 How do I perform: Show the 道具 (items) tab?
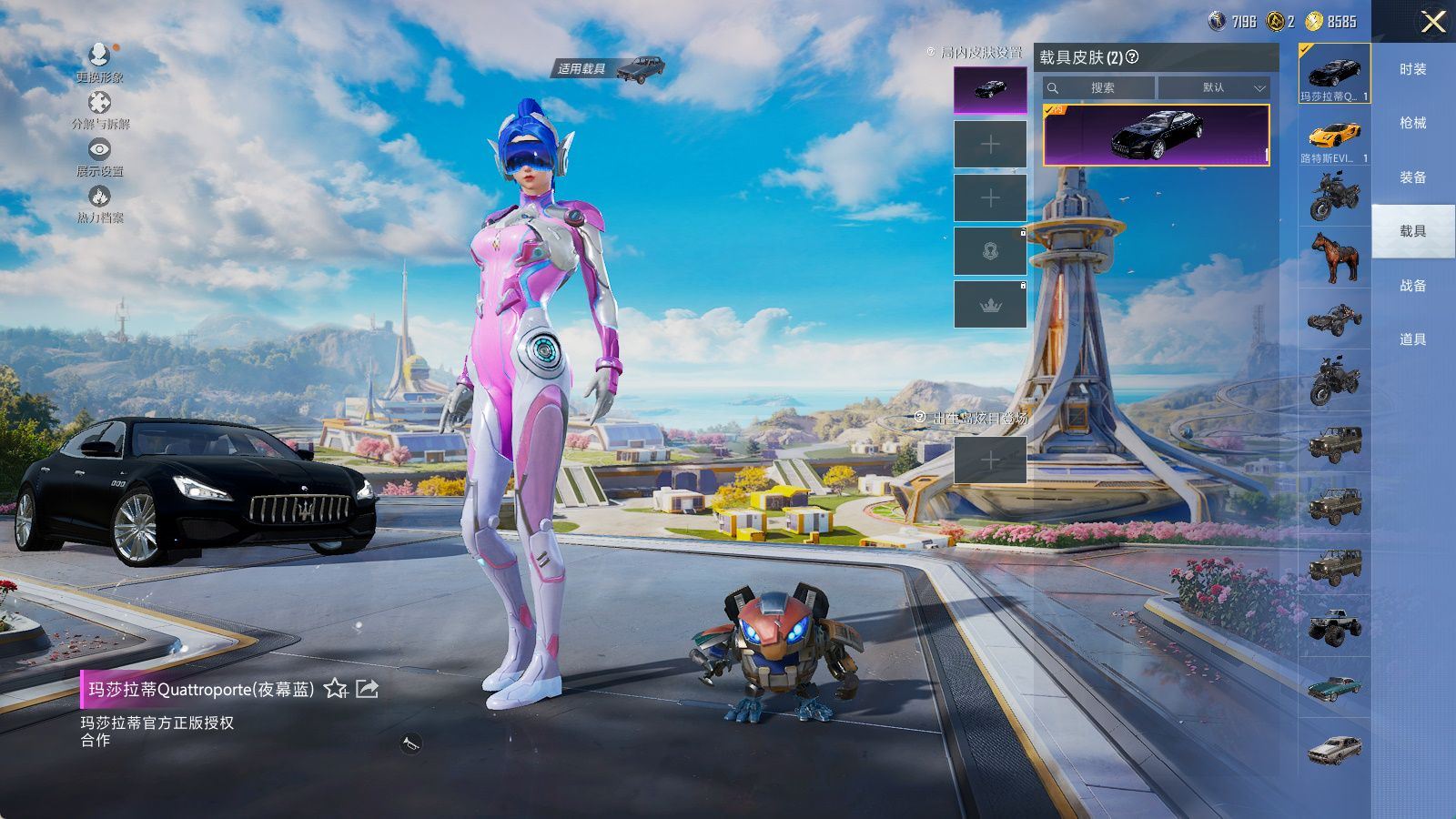click(x=1412, y=339)
